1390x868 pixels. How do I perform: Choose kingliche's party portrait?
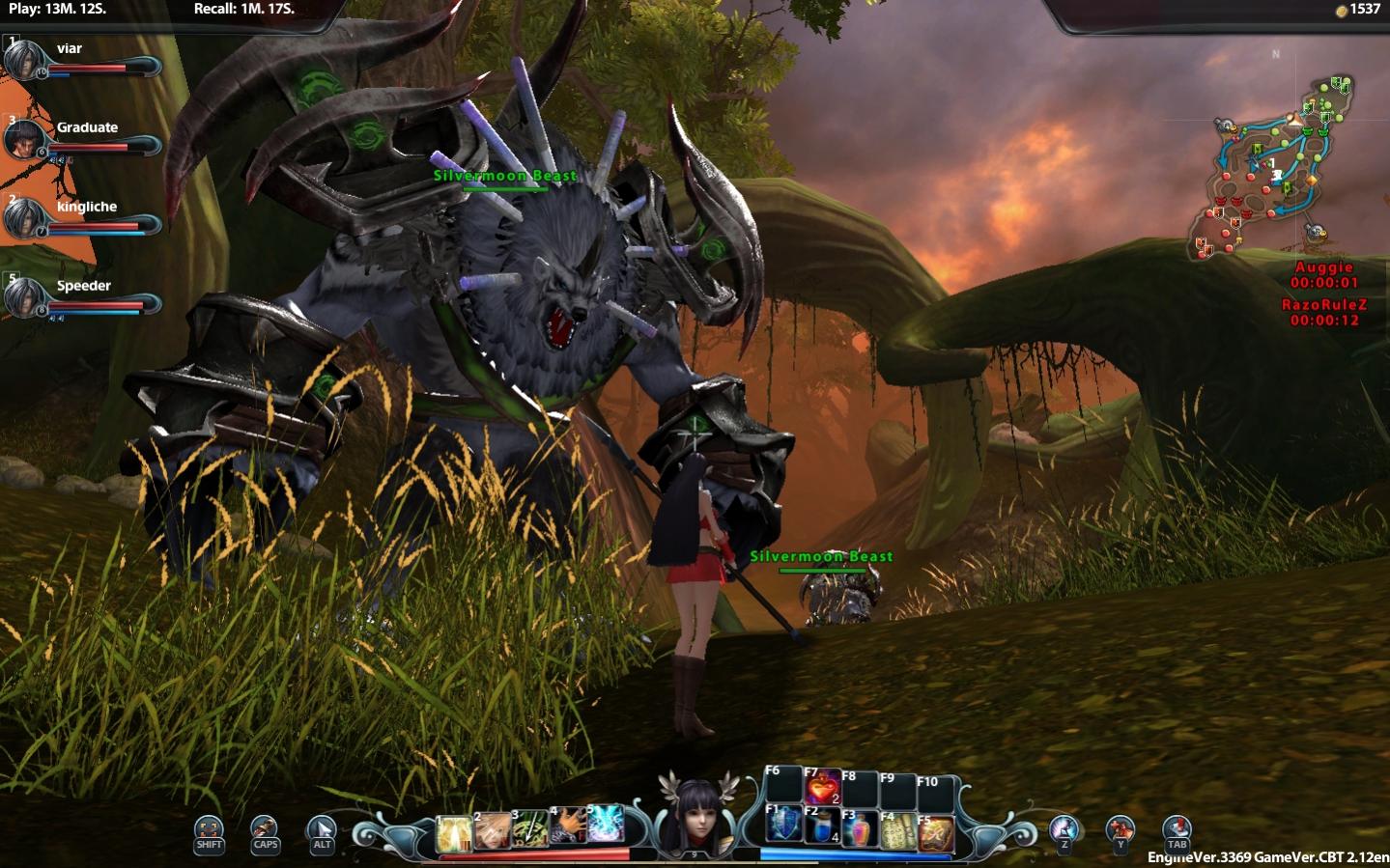[x=23, y=219]
